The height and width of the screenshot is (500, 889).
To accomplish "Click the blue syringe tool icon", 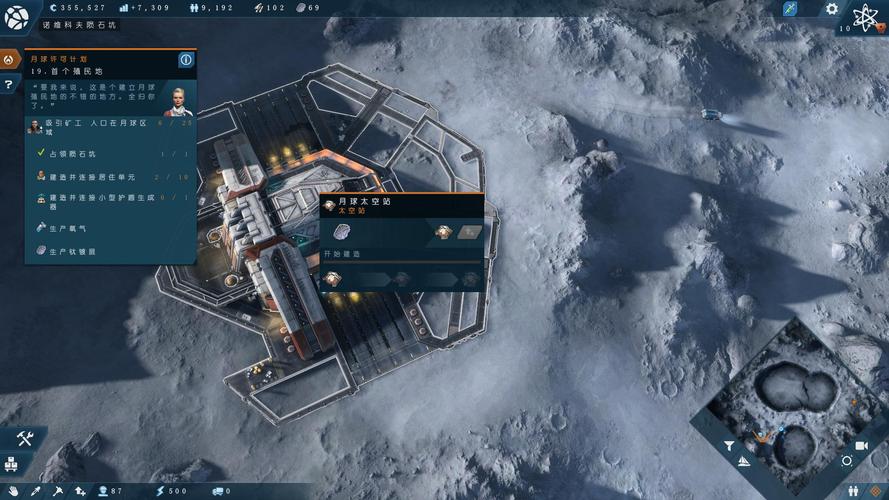I will click(x=791, y=9).
